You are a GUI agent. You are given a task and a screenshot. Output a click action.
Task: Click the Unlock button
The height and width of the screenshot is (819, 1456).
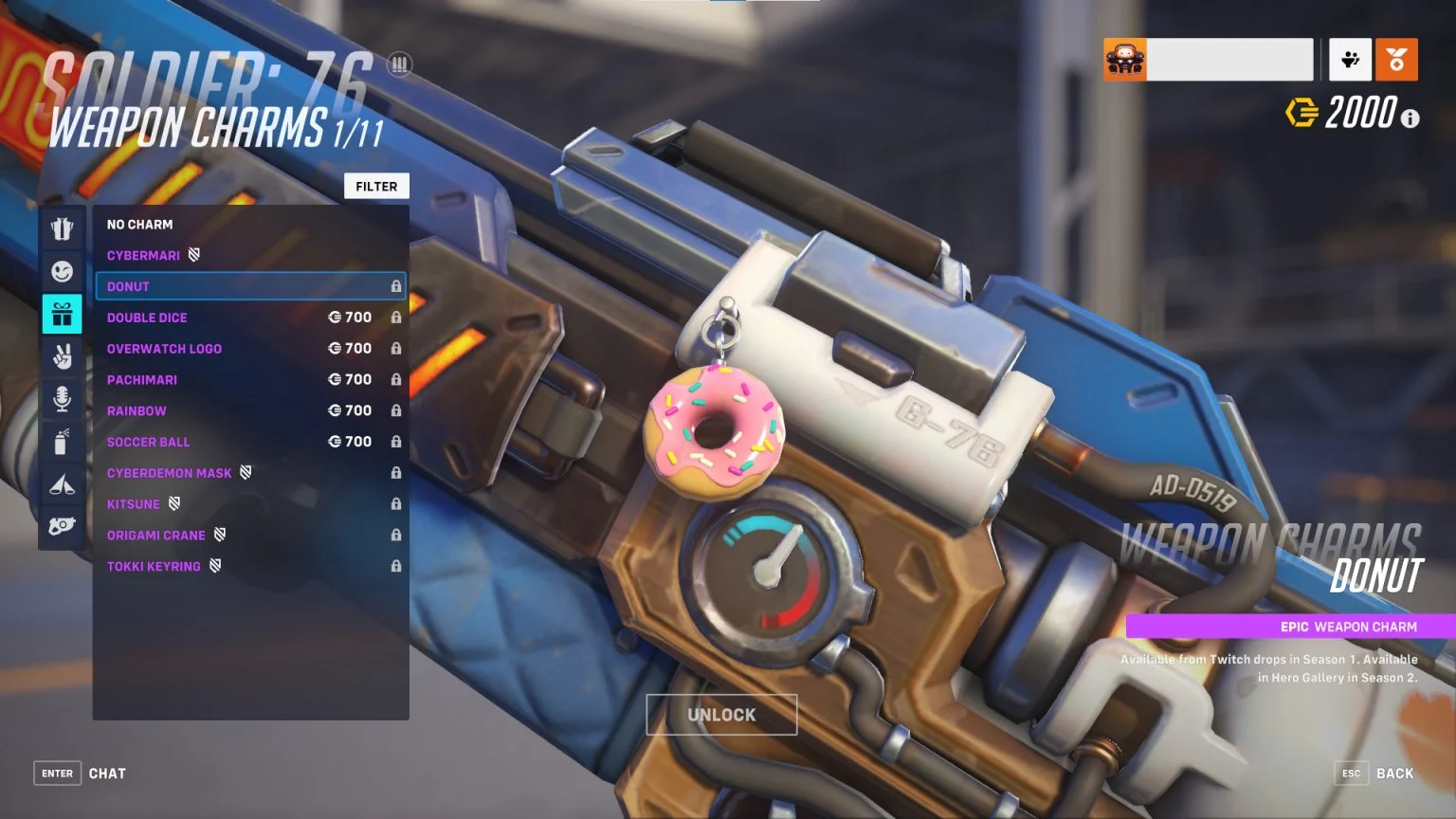(720, 715)
